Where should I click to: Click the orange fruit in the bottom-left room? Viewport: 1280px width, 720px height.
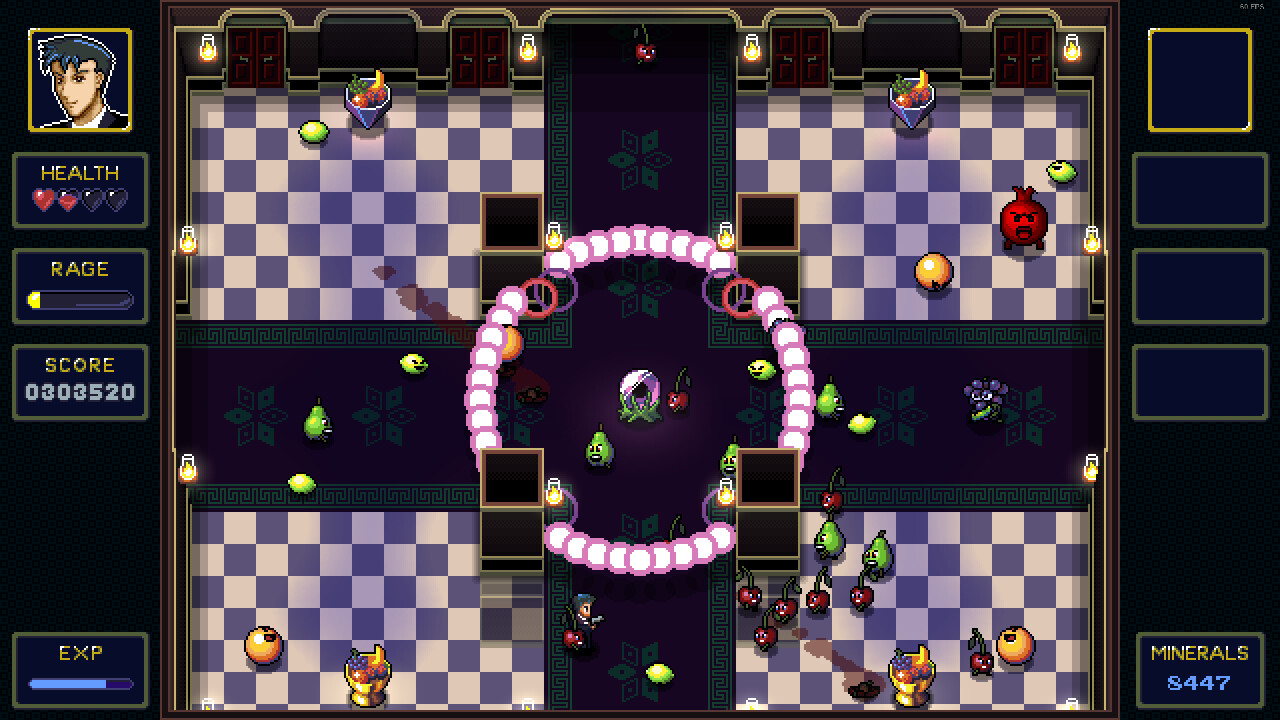click(x=262, y=646)
